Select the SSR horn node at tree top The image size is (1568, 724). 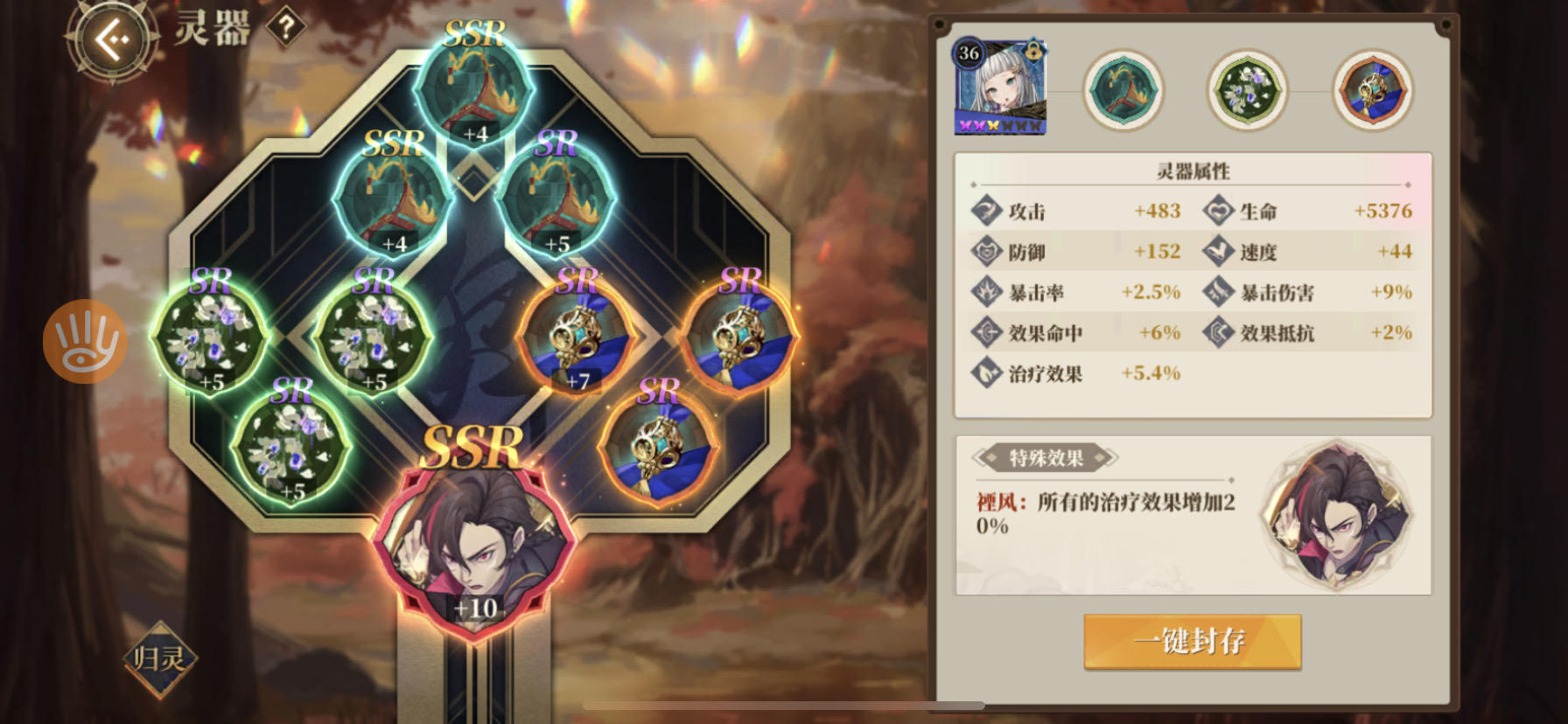coord(472,92)
